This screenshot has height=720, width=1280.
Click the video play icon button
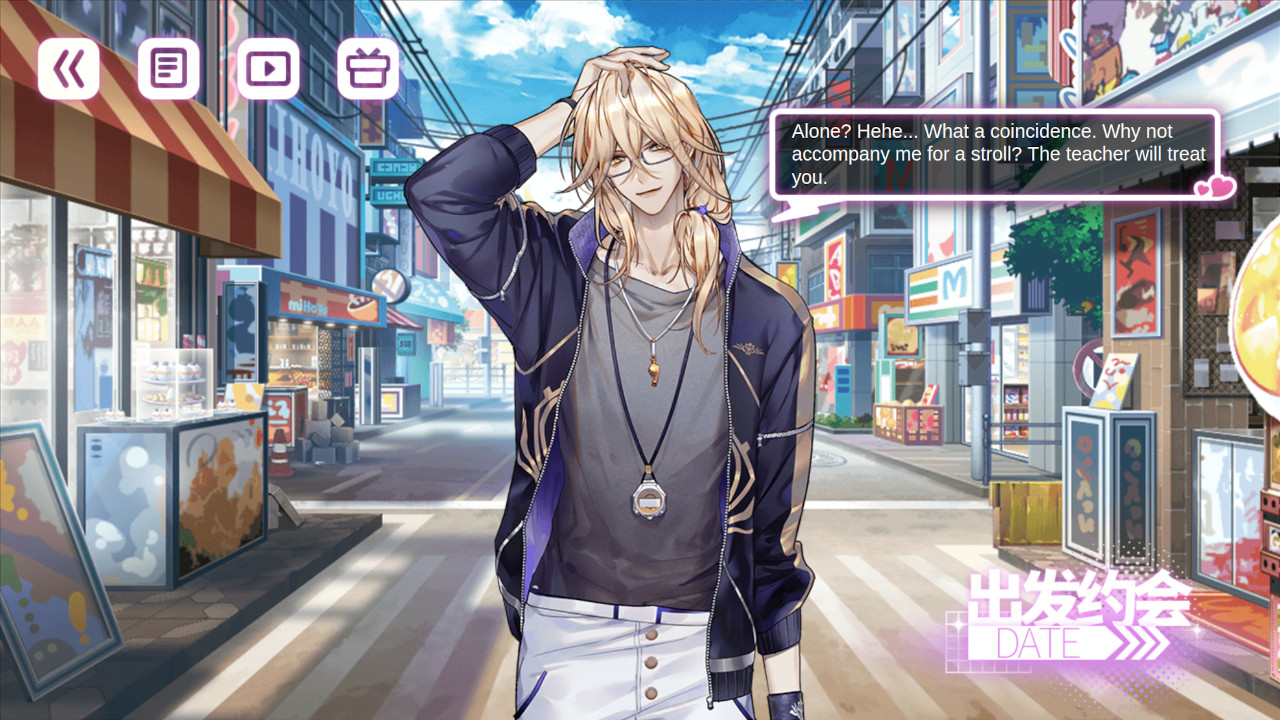coord(268,69)
